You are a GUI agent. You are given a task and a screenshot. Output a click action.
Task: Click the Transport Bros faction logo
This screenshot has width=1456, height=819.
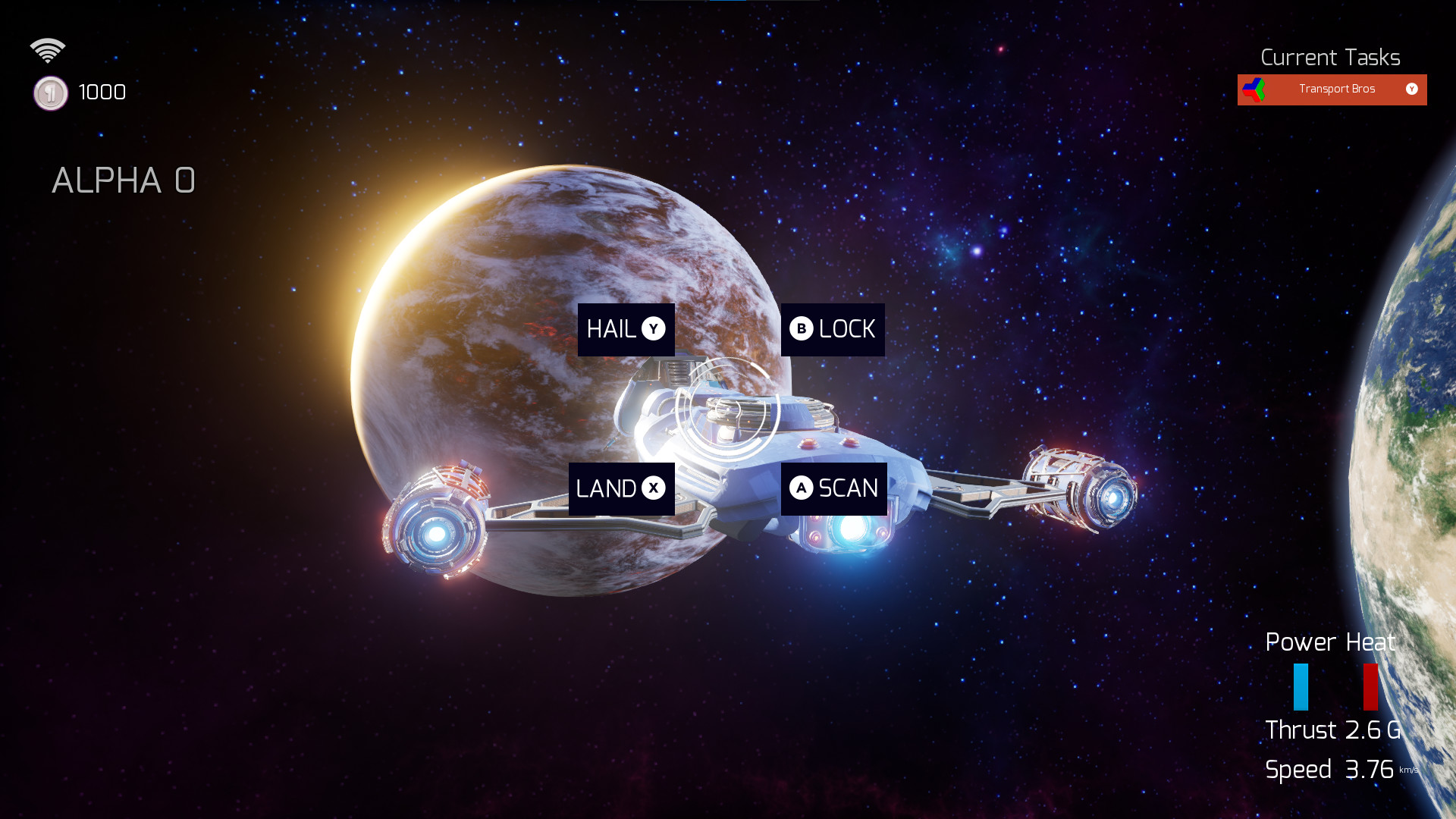[x=1254, y=89]
